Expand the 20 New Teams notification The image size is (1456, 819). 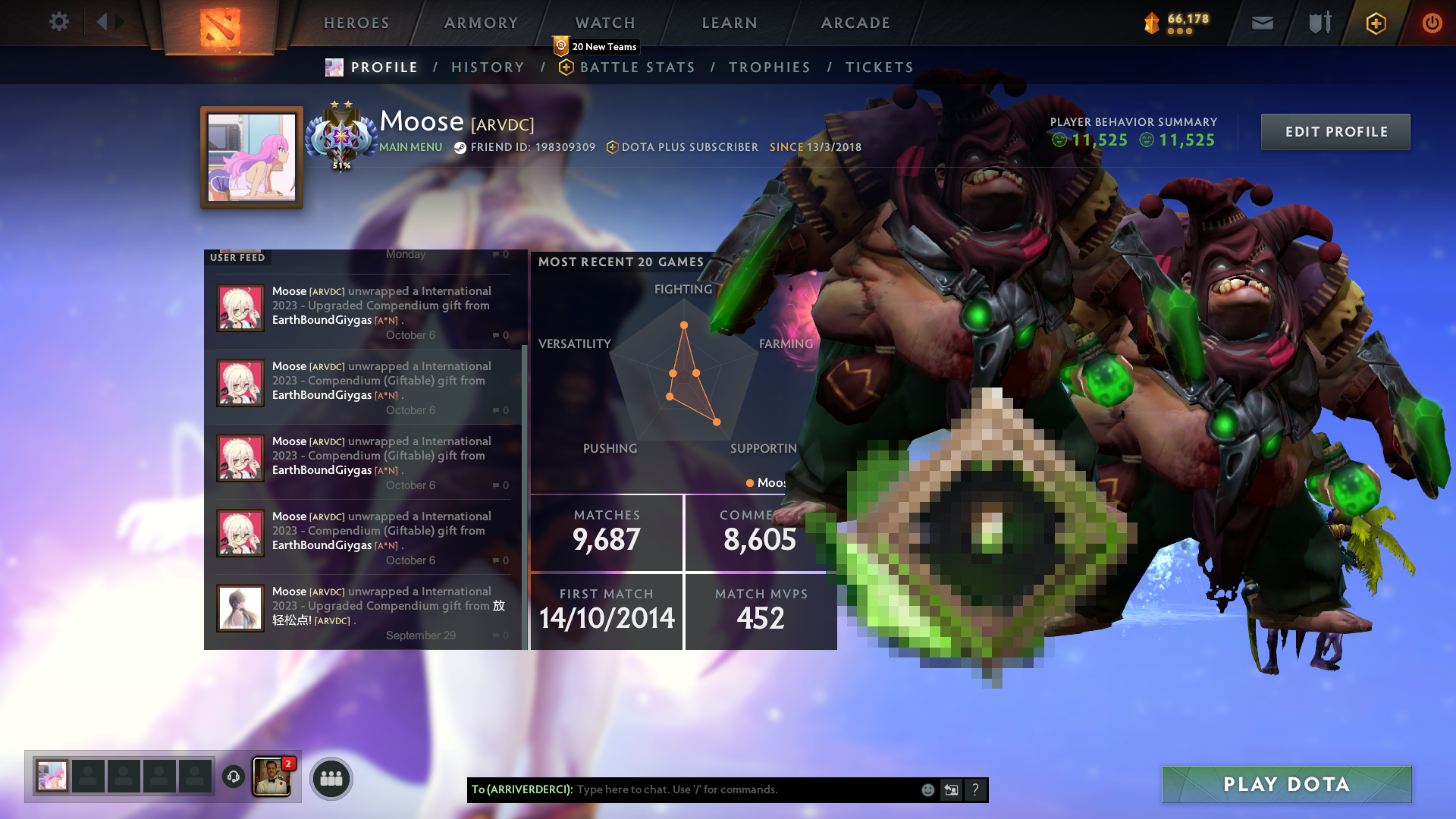point(597,46)
